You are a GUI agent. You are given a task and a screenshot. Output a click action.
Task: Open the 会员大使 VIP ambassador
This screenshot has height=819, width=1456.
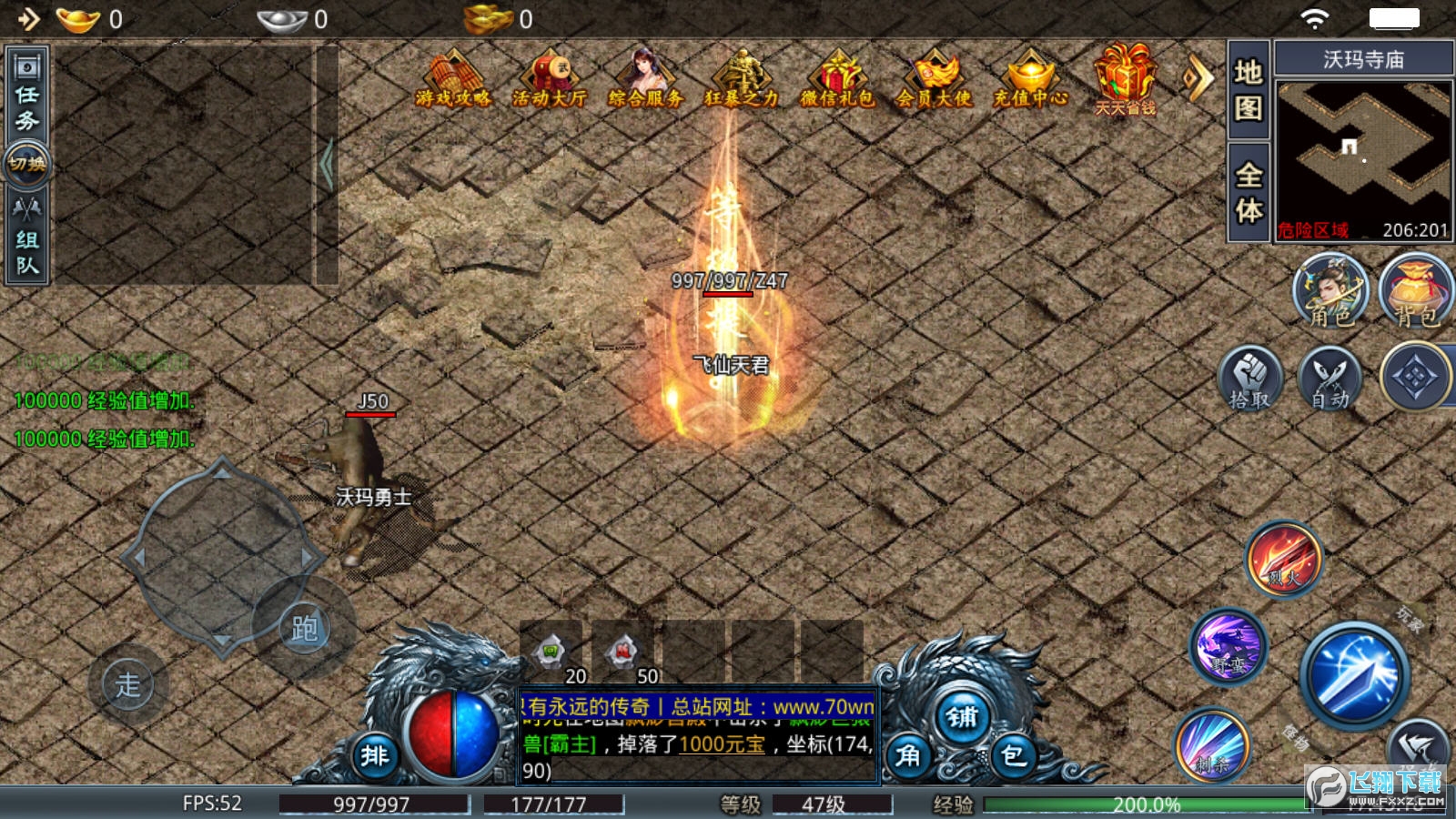tap(934, 80)
